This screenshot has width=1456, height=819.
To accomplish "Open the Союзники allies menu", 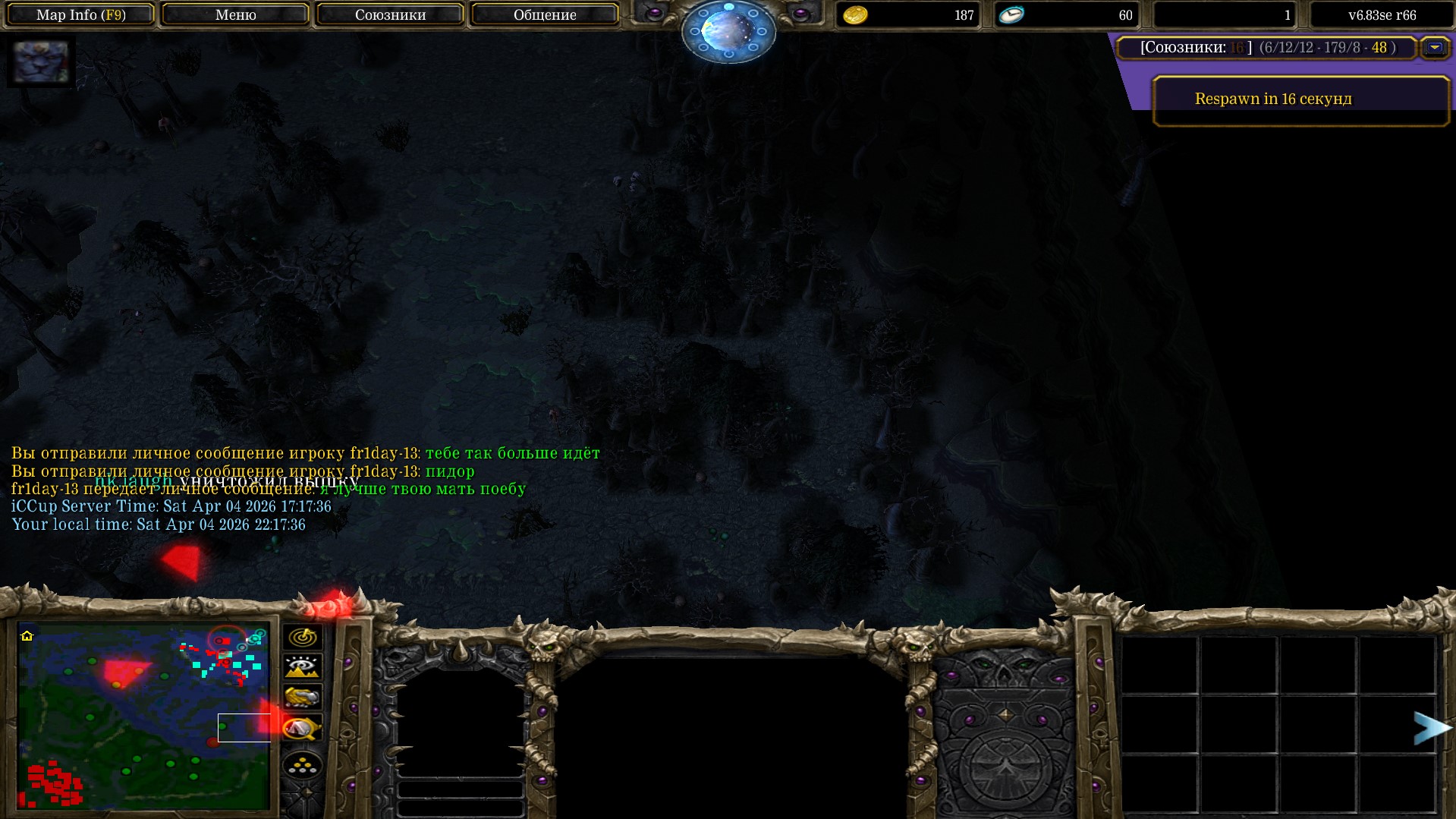I will tap(390, 14).
